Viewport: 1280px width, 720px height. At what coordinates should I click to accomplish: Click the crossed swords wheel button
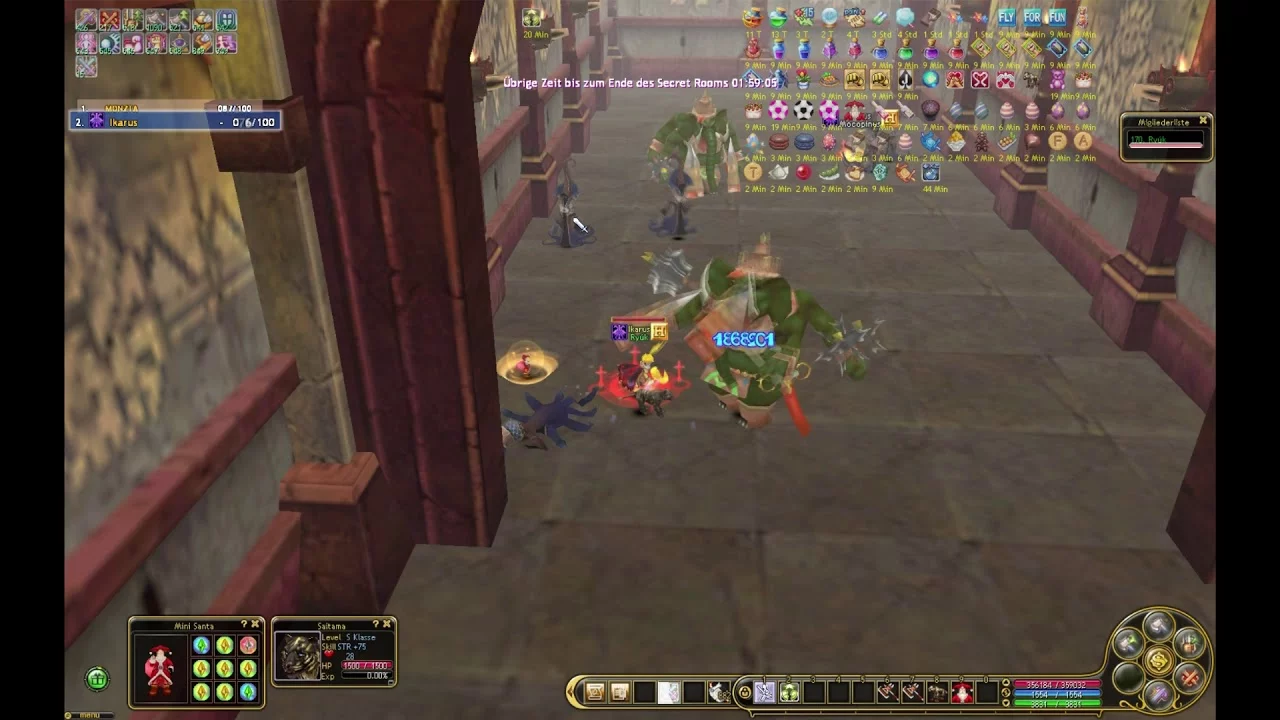(1189, 677)
